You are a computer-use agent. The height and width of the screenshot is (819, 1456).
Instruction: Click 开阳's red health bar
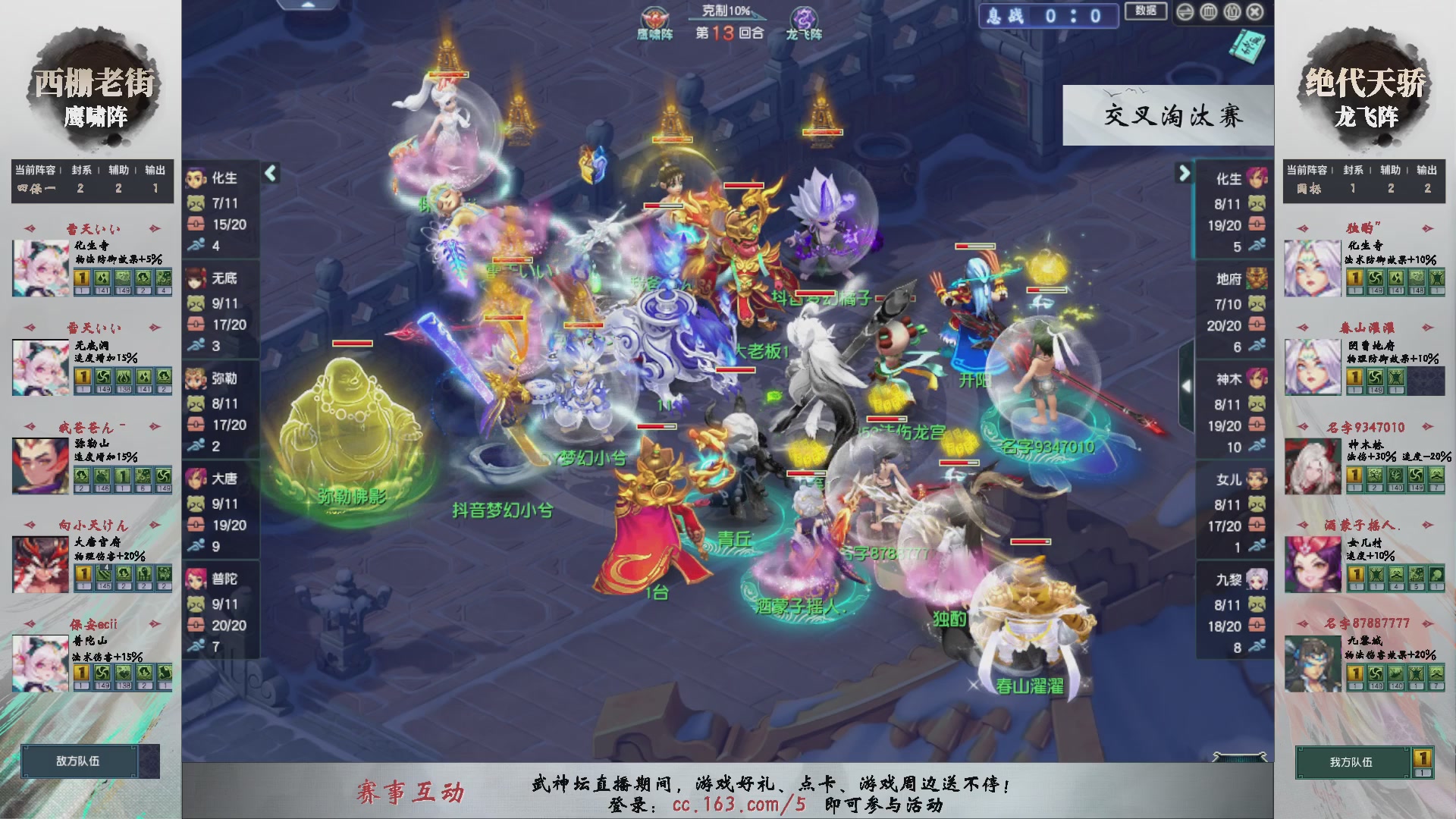tap(974, 244)
